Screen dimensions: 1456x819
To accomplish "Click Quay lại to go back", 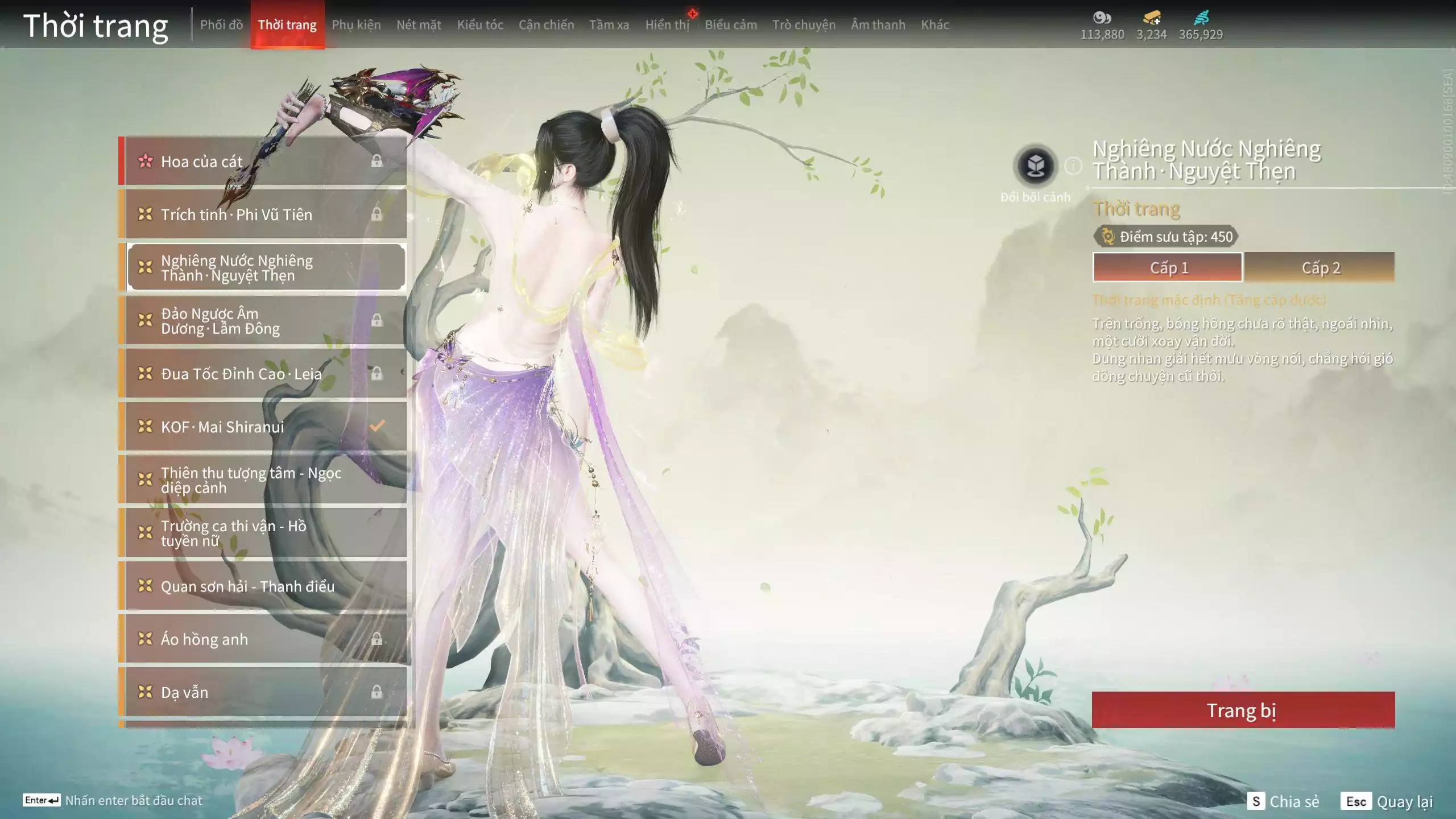I will coord(1388,801).
